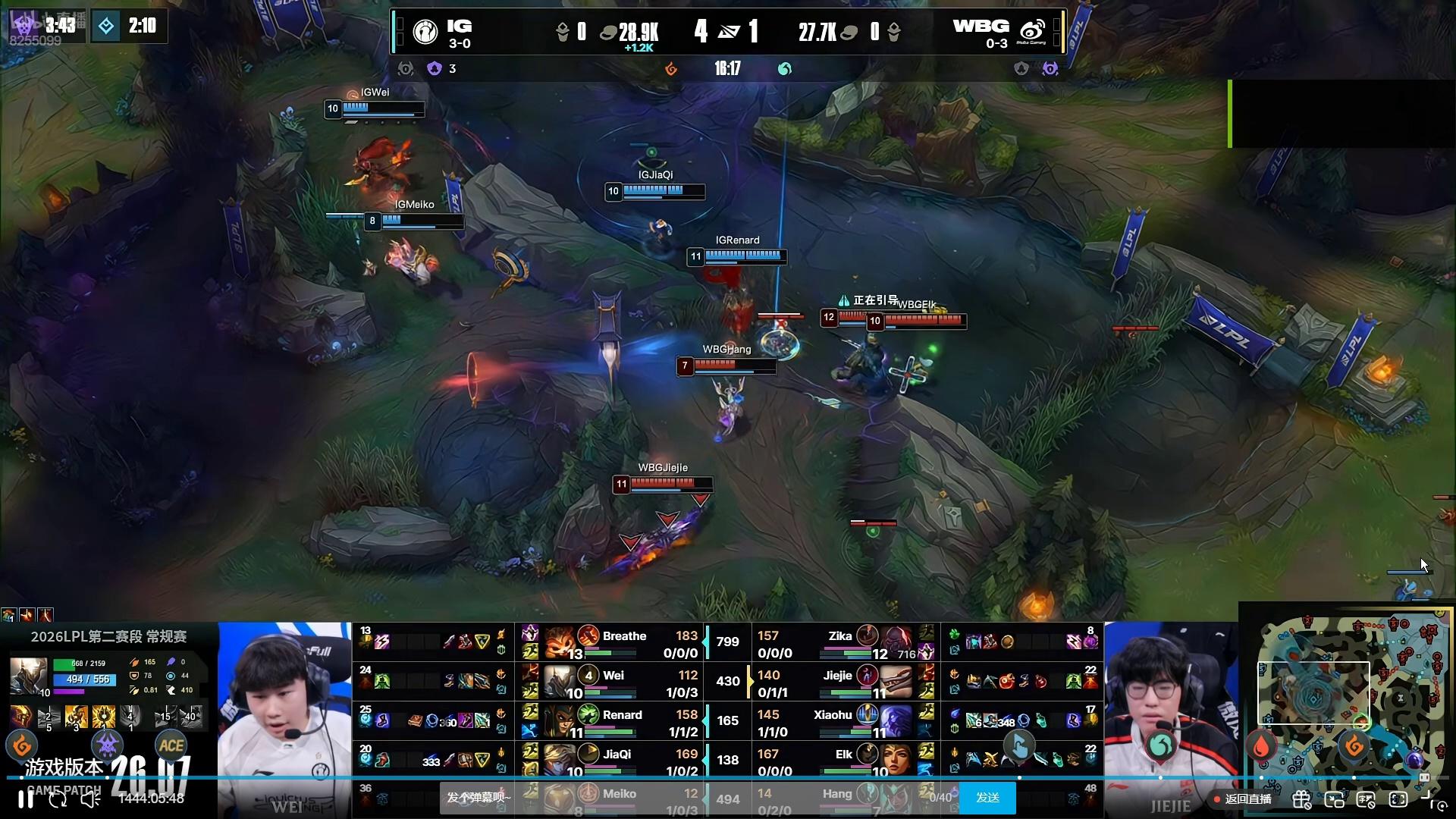Click the refresh/reload stream icon

58,799
